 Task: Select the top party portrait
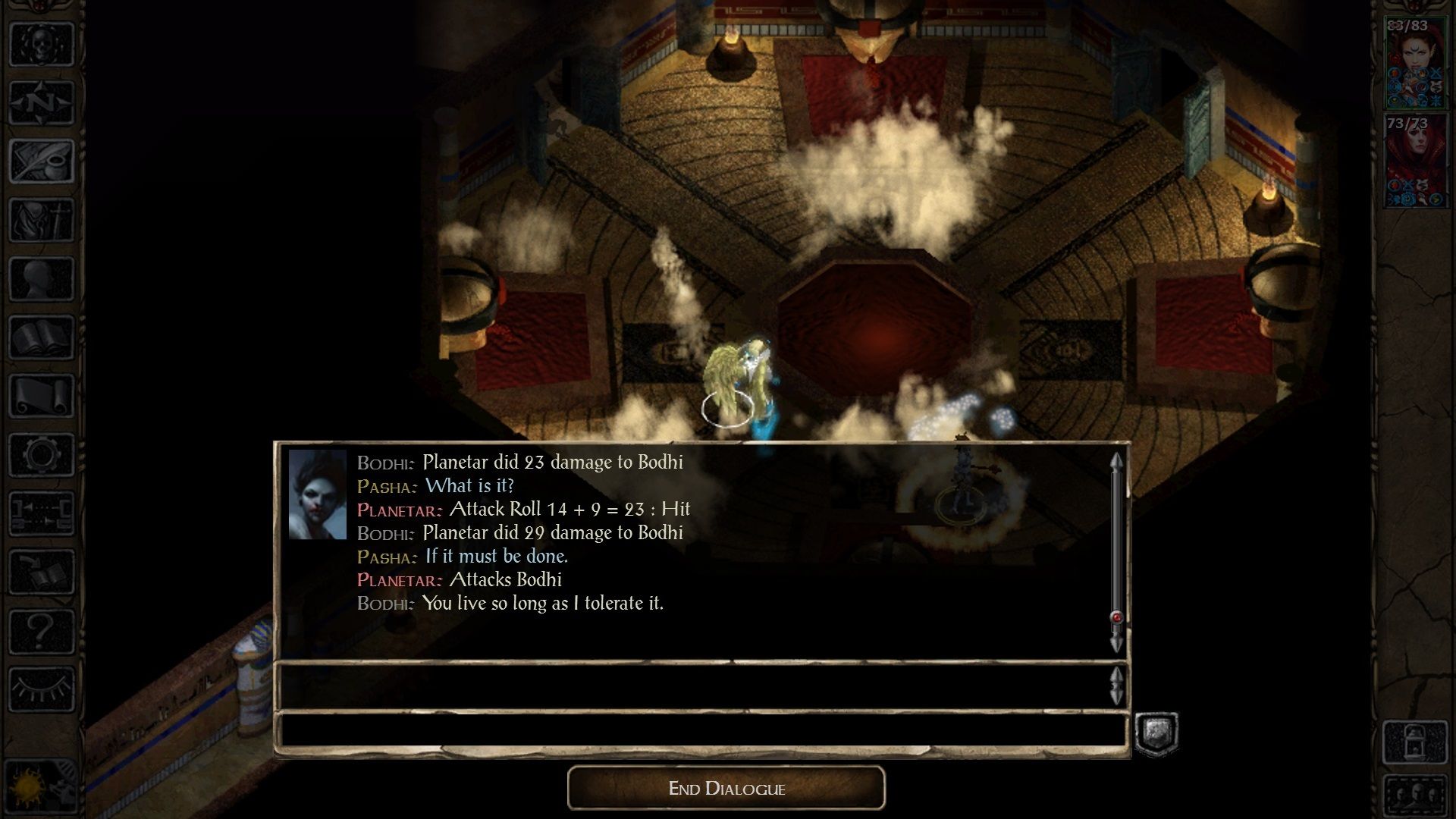(1416, 64)
